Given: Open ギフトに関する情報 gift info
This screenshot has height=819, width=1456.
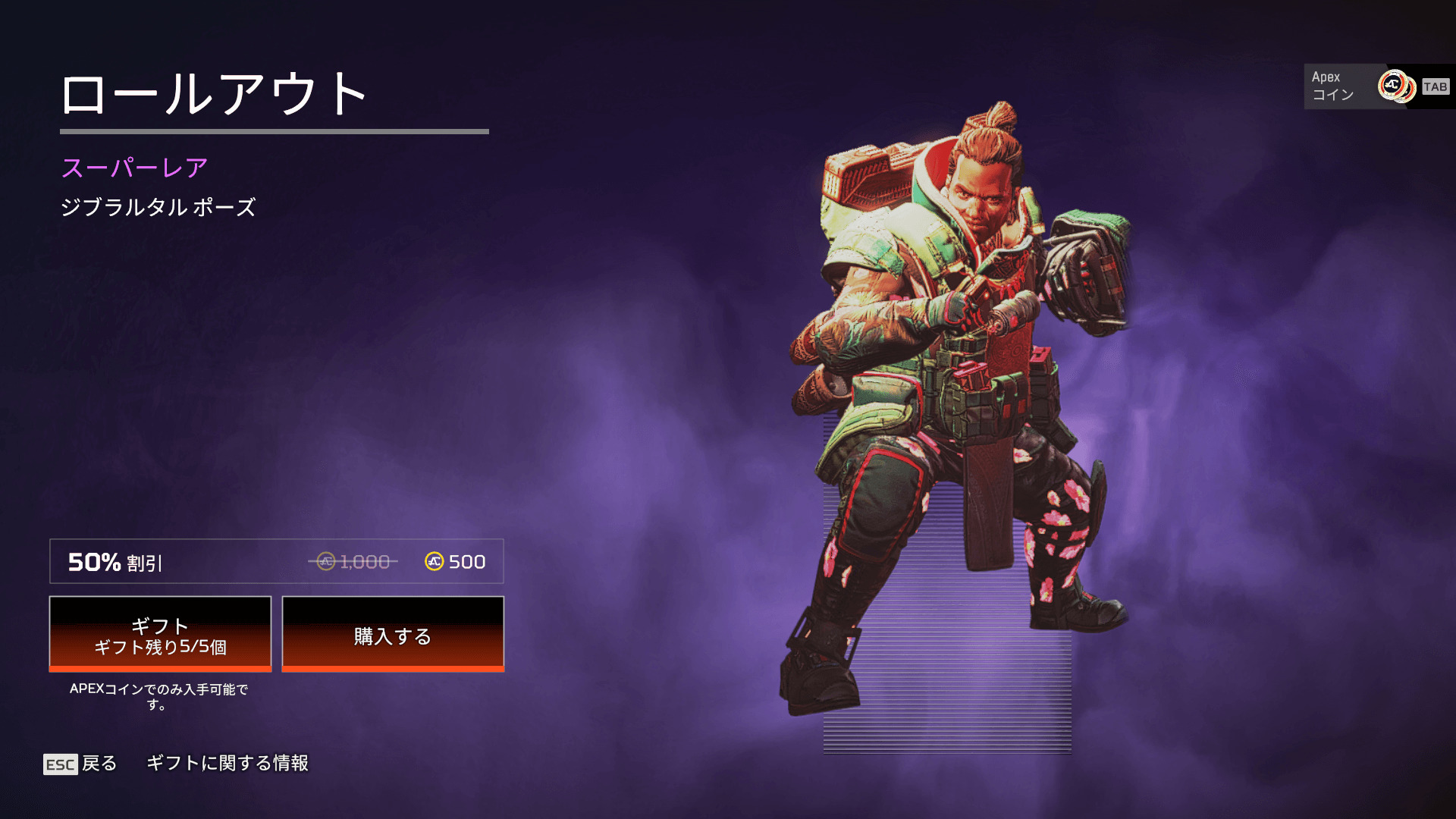Looking at the screenshot, I should click(x=227, y=763).
